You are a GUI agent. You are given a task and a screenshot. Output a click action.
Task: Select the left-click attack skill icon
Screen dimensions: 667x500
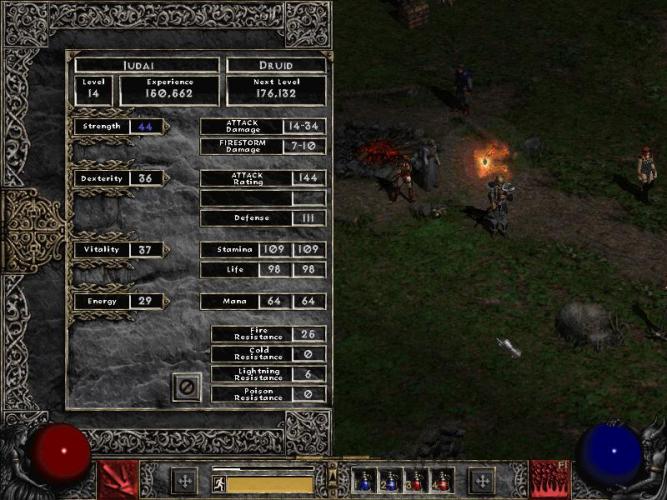click(x=118, y=479)
